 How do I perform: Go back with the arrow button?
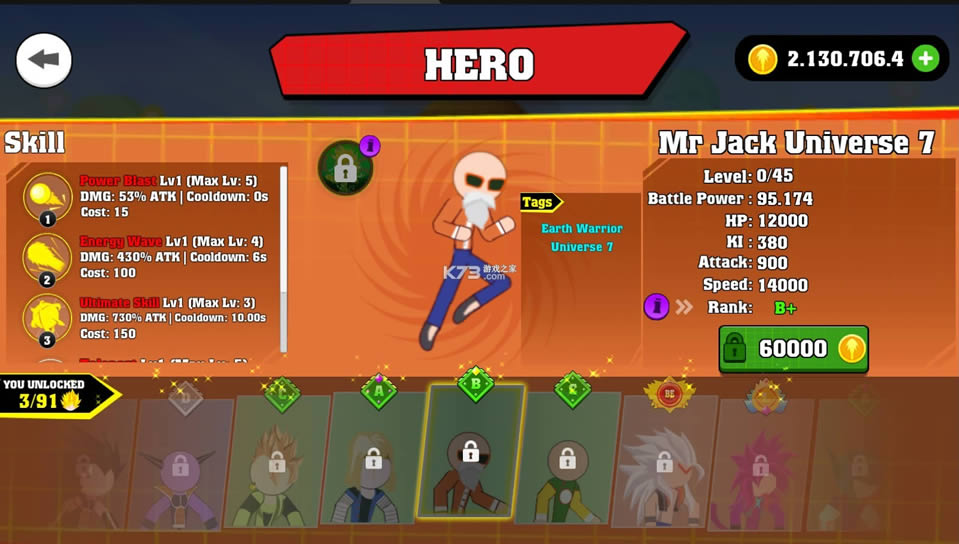(44, 60)
